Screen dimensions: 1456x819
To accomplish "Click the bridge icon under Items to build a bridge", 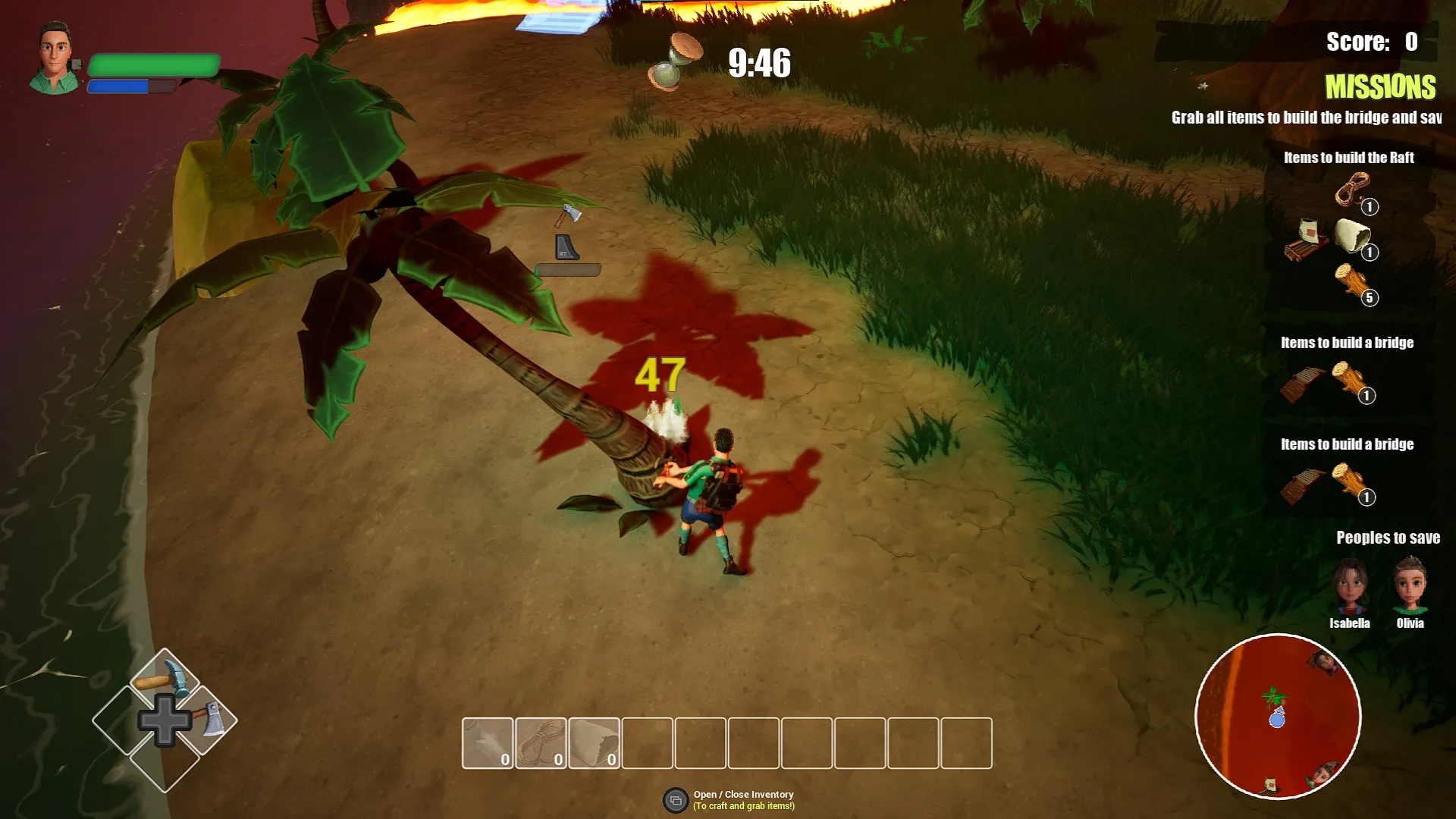I will 1302,384.
